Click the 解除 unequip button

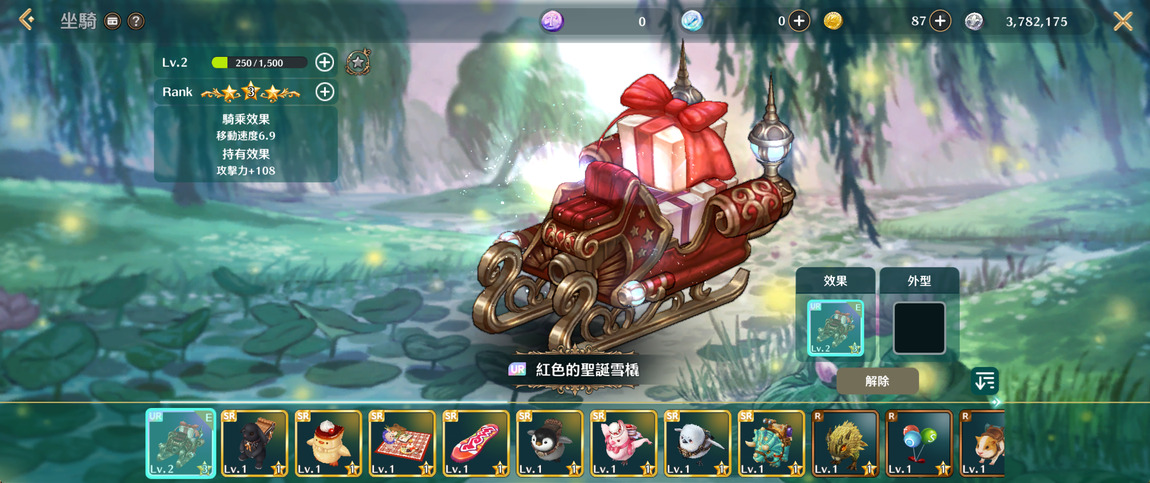[877, 381]
